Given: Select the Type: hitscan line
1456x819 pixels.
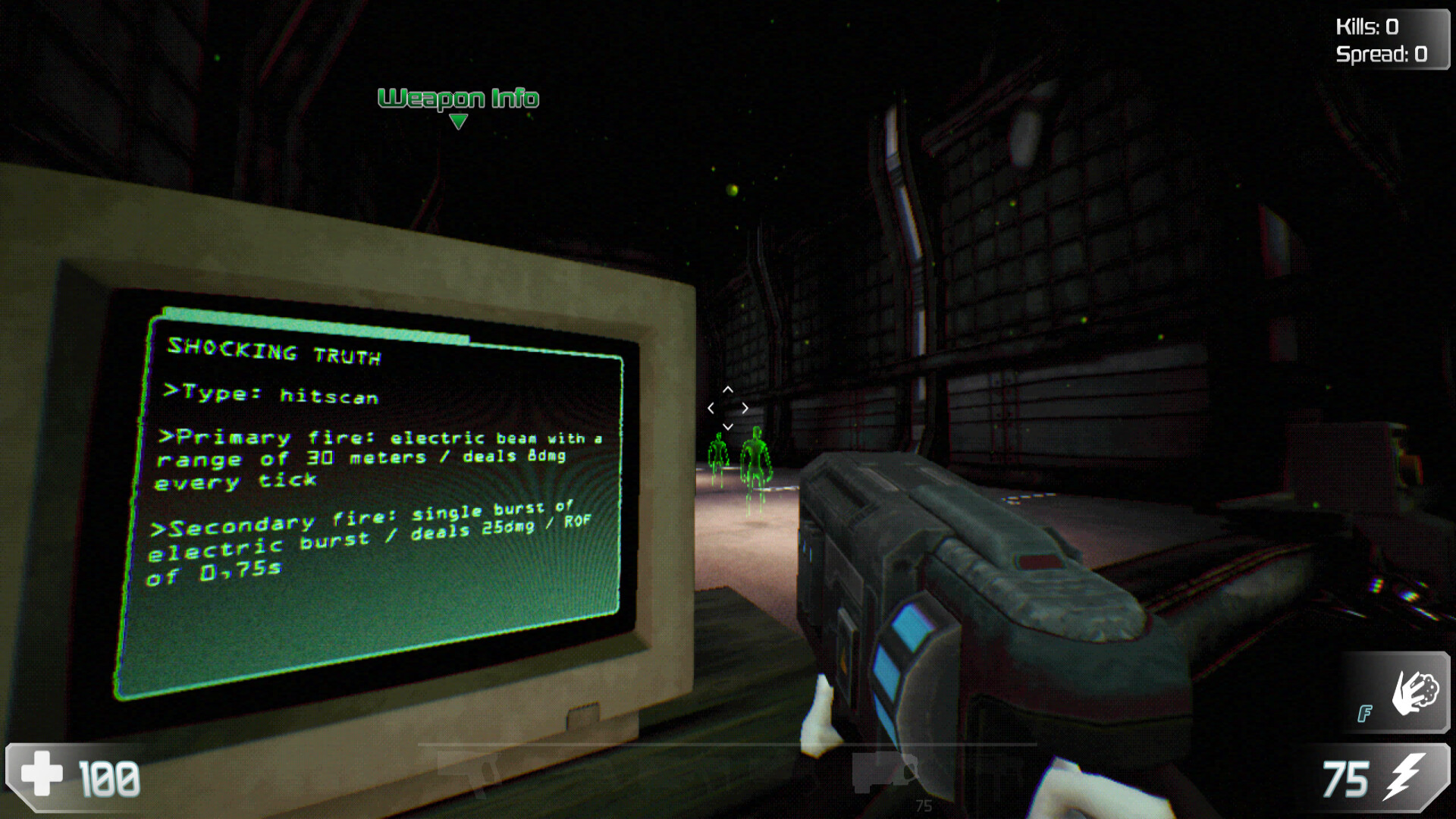Looking at the screenshot, I should (271, 394).
